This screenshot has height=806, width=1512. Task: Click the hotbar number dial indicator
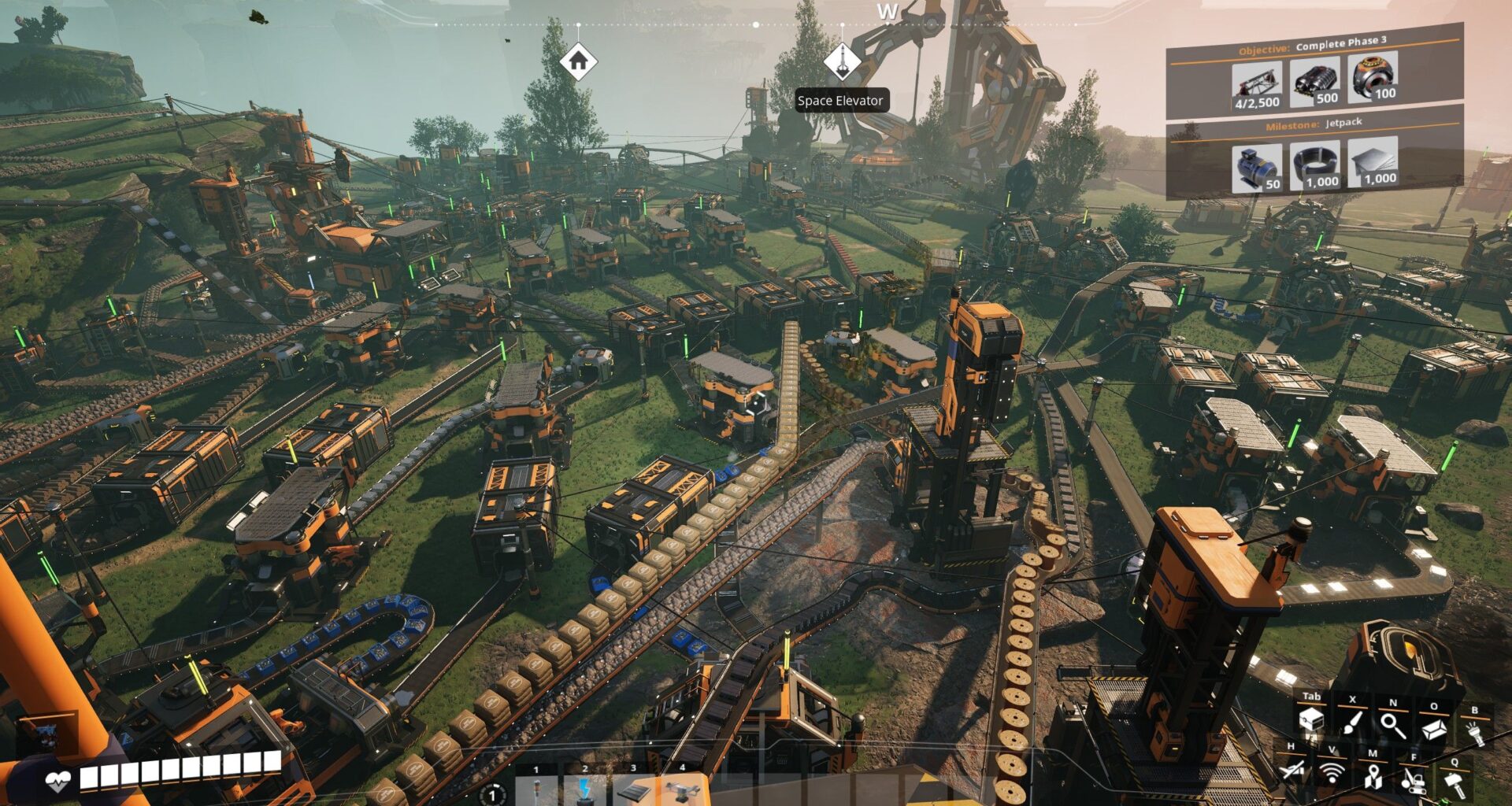coord(493,795)
